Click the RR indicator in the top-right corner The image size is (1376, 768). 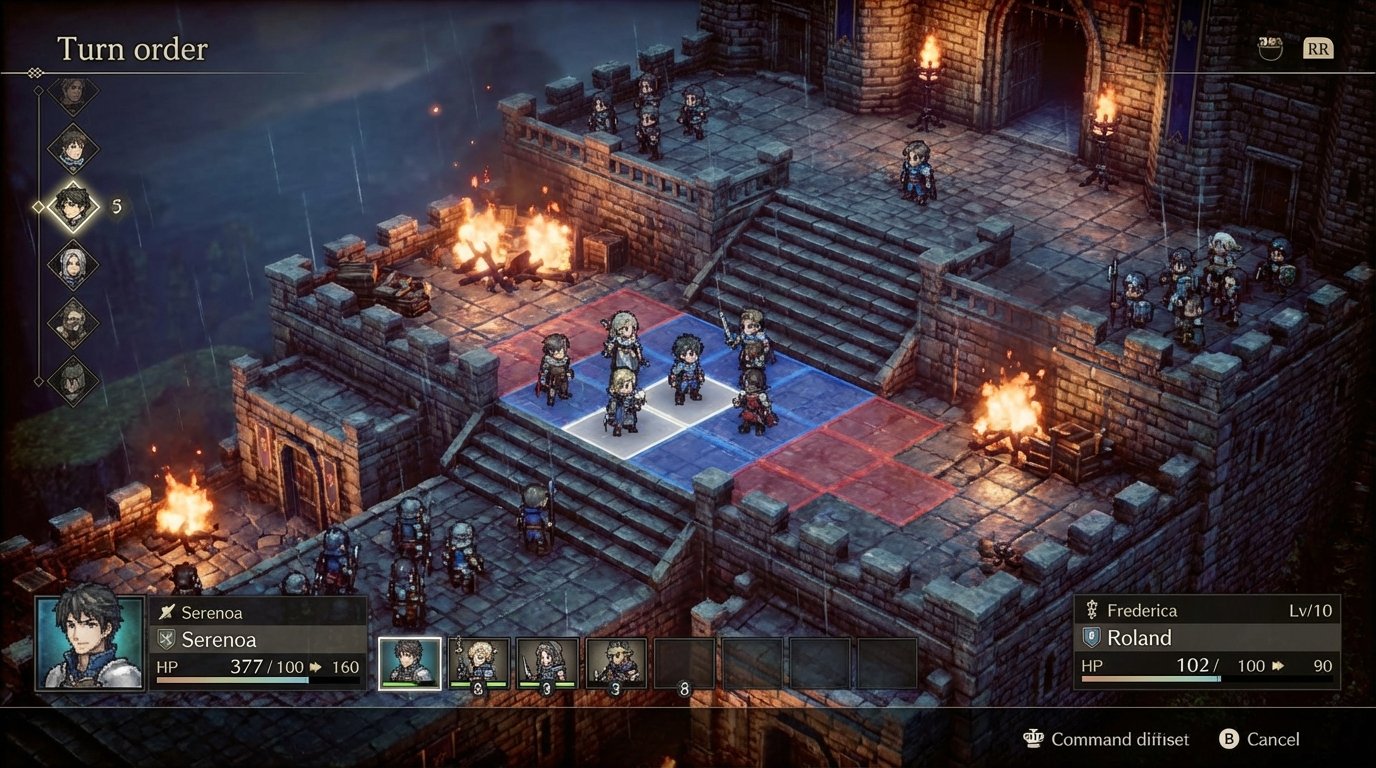(x=1317, y=46)
